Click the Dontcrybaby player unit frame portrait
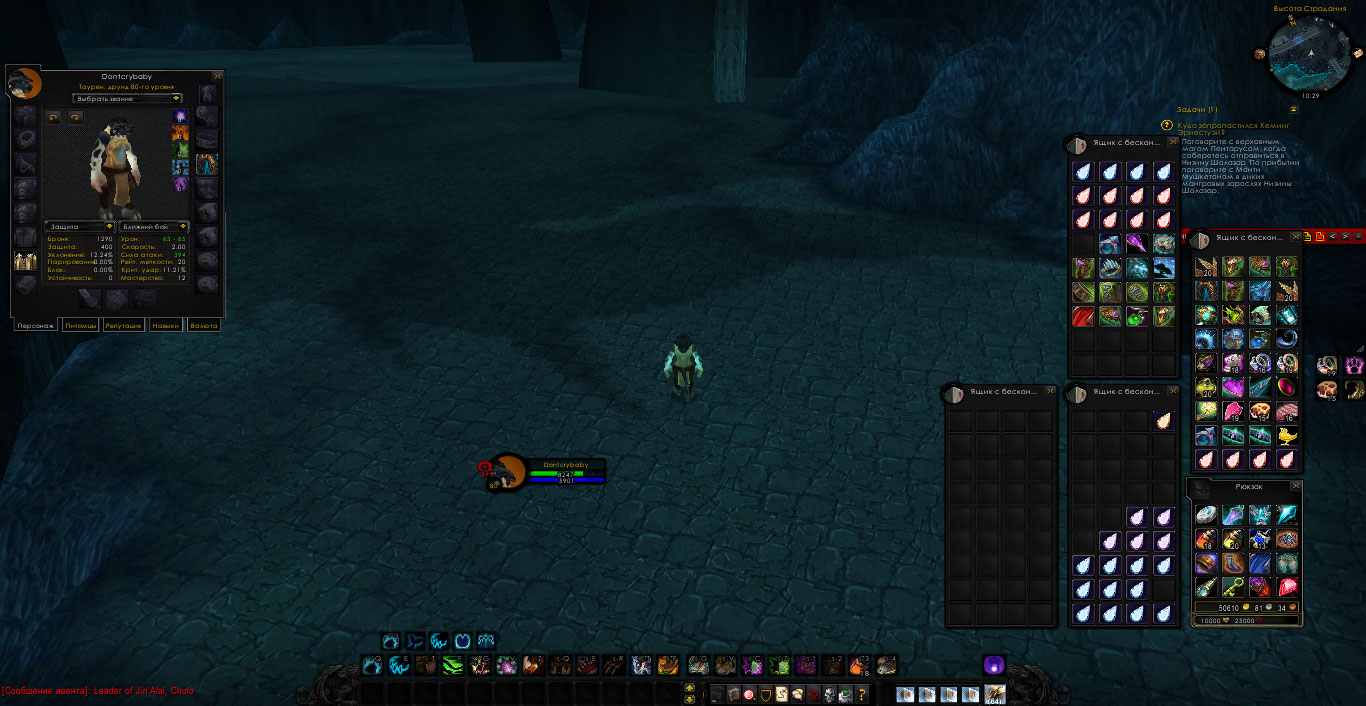Image resolution: width=1366 pixels, height=706 pixels. click(x=507, y=472)
